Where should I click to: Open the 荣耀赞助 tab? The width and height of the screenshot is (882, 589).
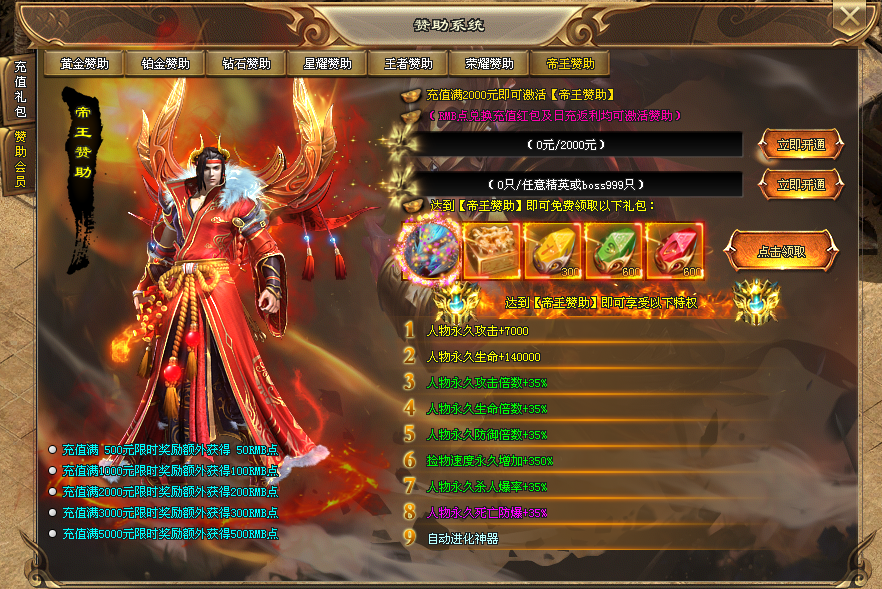[489, 64]
